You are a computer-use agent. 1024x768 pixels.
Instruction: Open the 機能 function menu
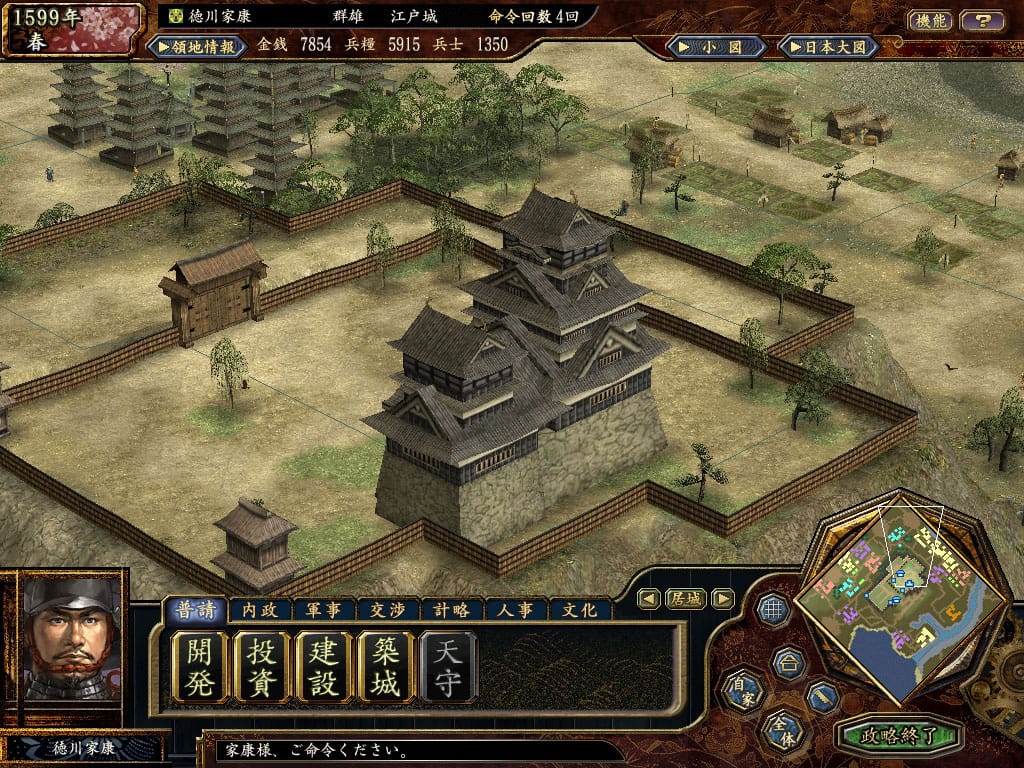pyautogui.click(x=929, y=20)
